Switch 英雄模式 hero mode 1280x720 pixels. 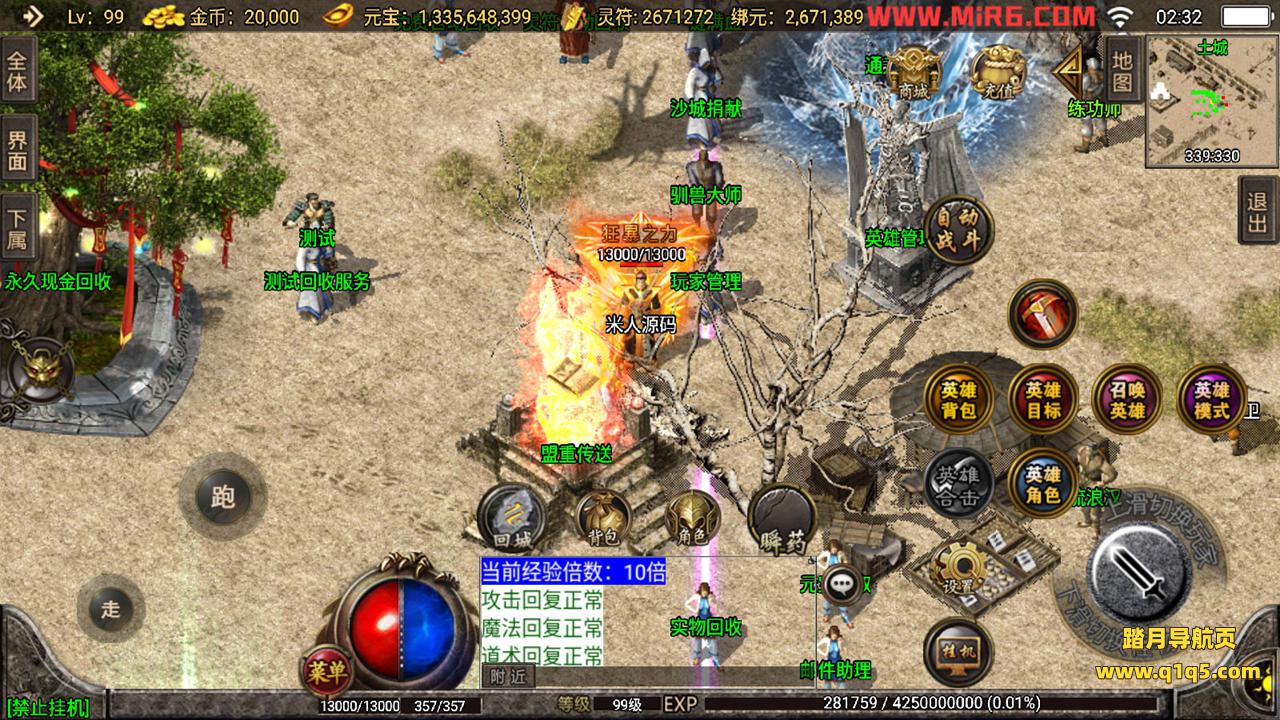click(1212, 399)
